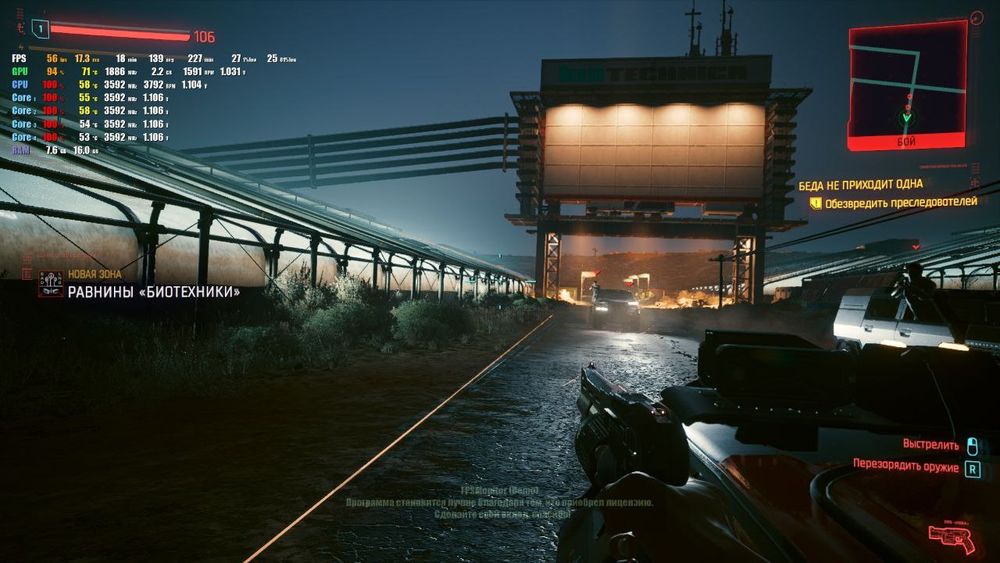Select the equipped pistol weapon icon

pyautogui.click(x=951, y=537)
